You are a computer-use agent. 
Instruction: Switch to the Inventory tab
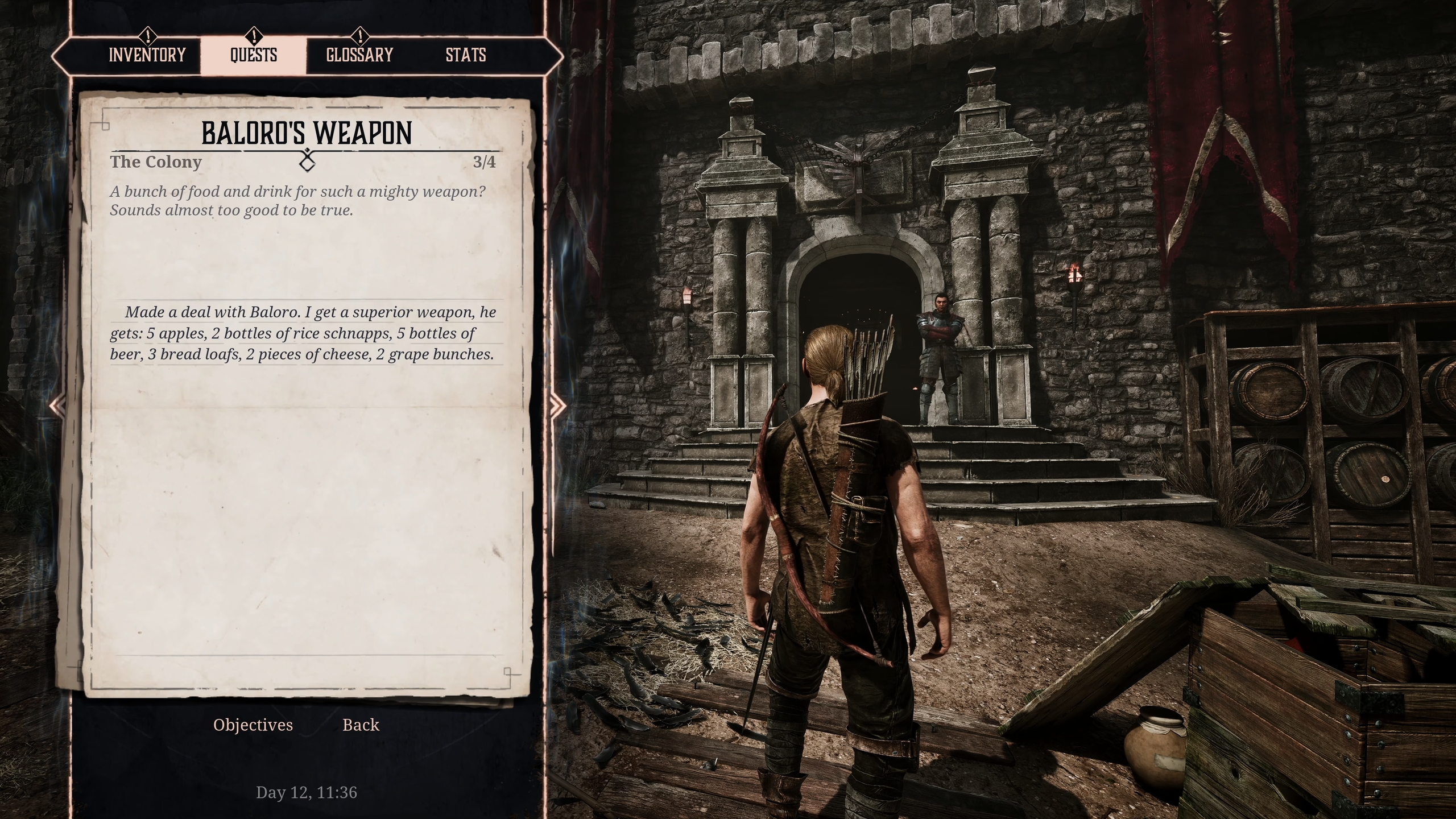coord(147,55)
